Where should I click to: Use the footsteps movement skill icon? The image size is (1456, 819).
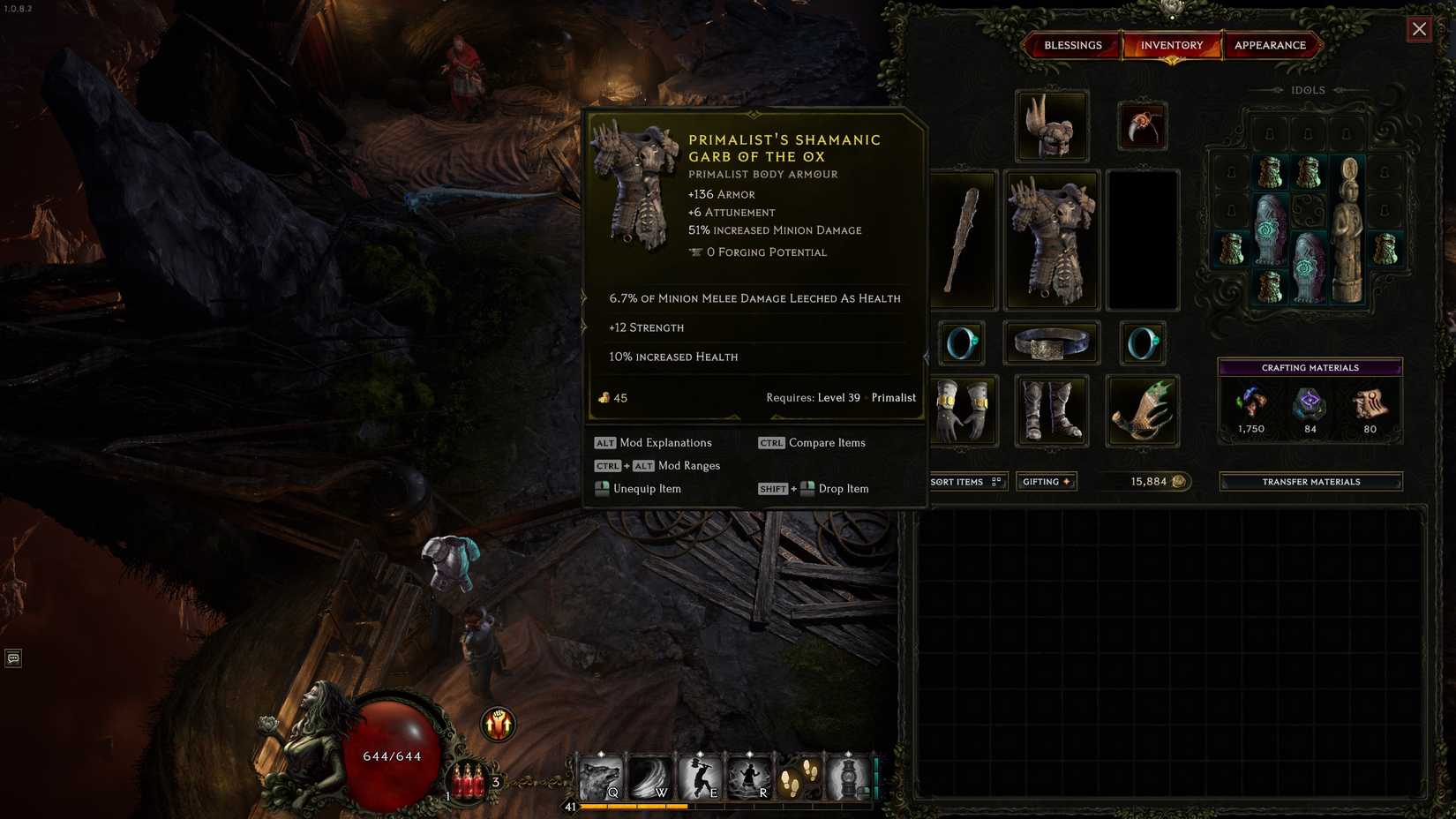coord(799,778)
